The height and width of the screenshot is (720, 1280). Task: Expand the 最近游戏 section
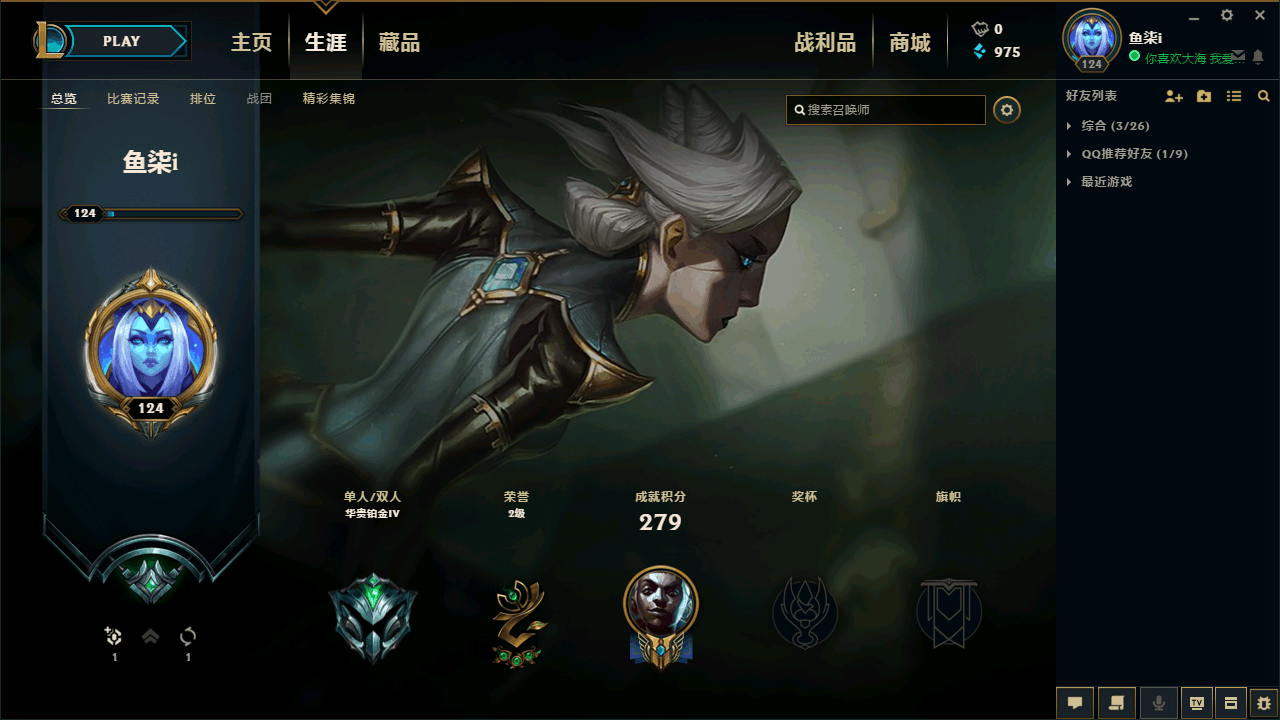pos(1105,181)
